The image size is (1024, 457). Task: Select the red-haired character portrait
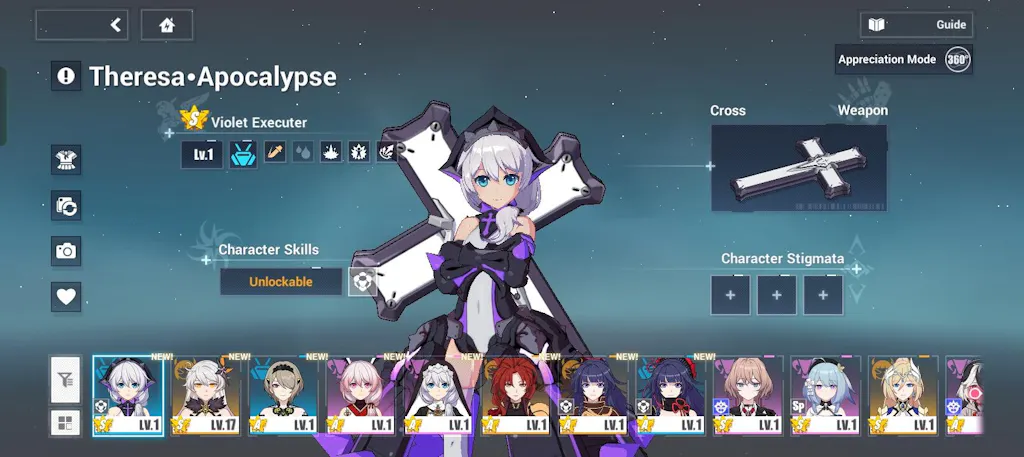(x=517, y=395)
